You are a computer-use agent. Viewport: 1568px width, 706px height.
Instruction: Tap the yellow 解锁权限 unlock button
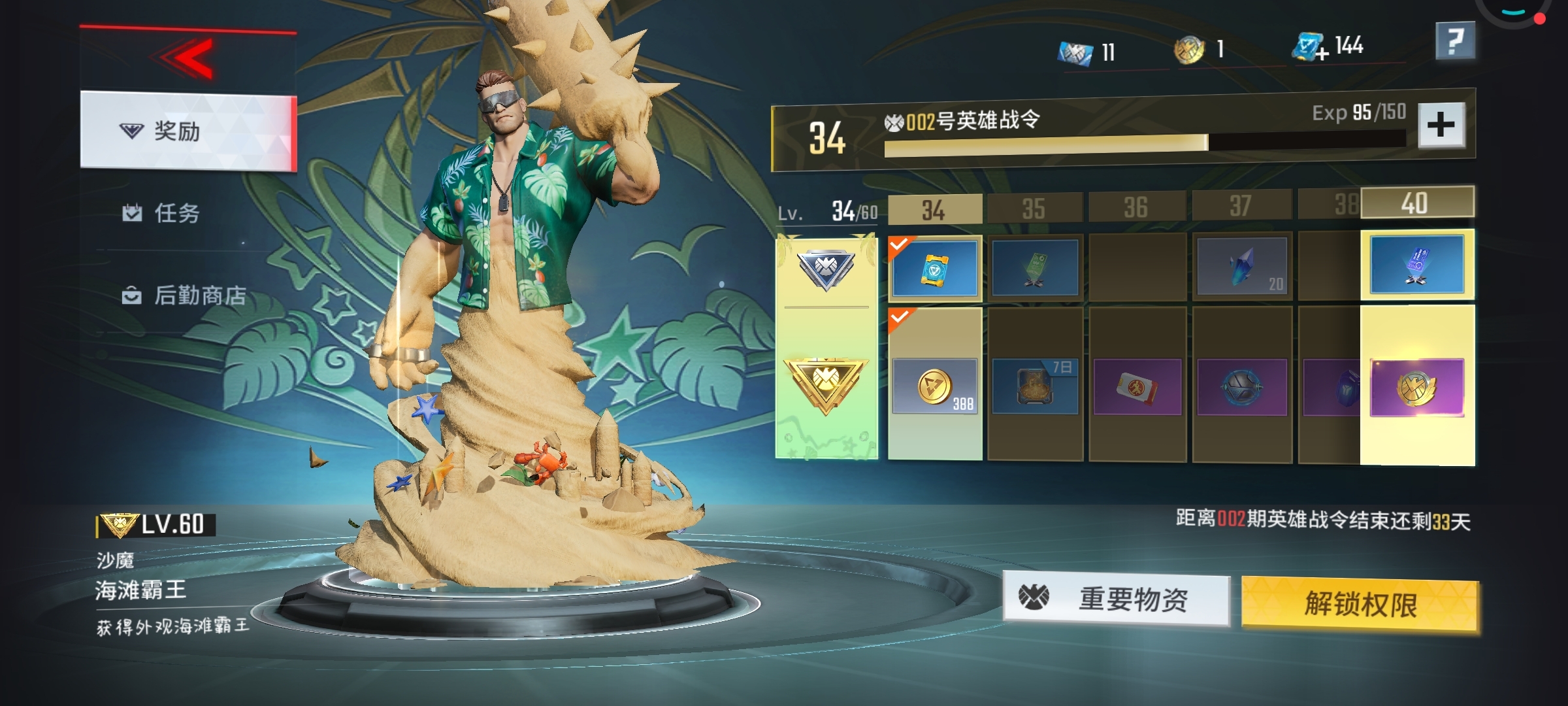(x=1360, y=604)
